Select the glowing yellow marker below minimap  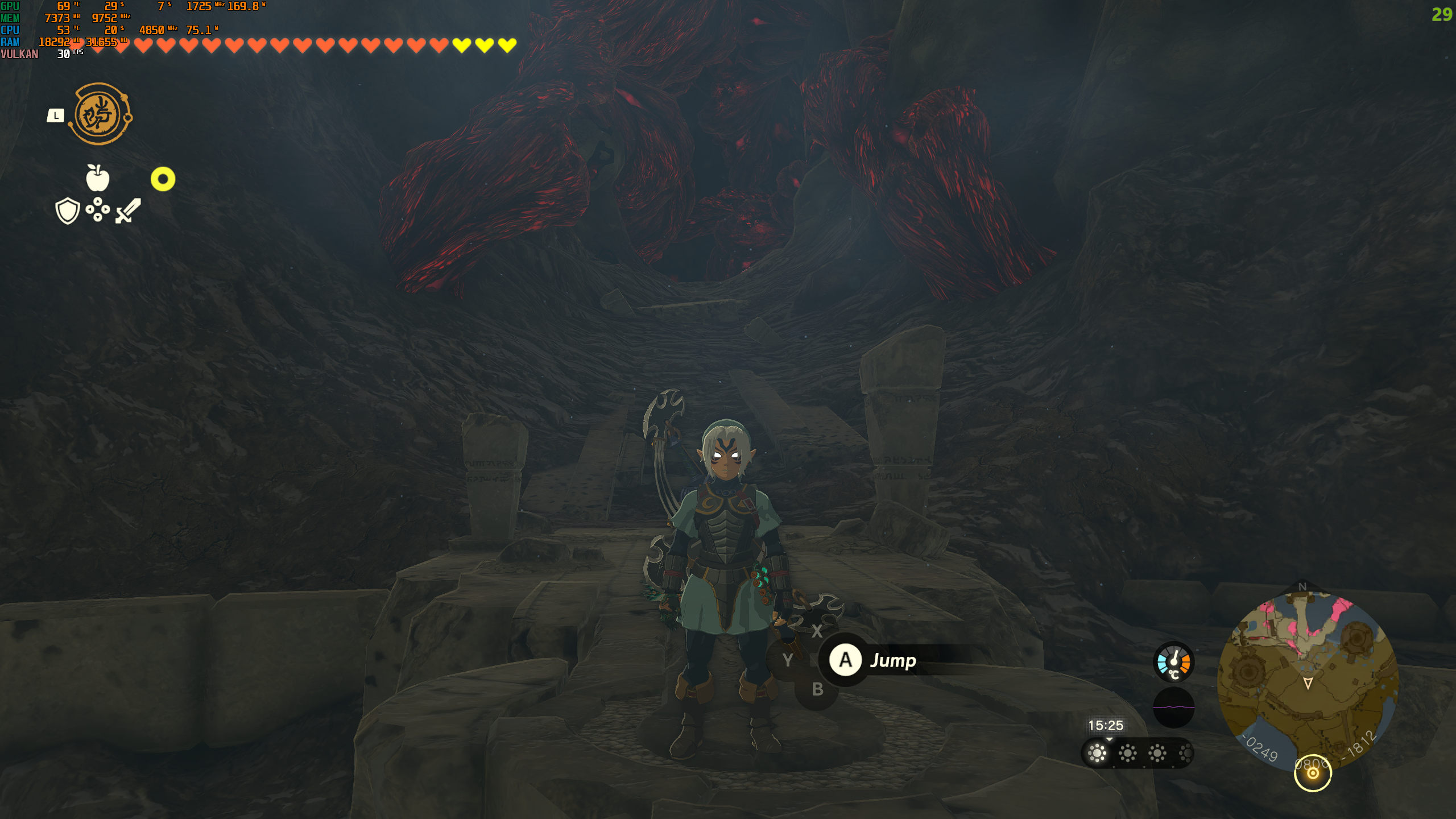1313,773
